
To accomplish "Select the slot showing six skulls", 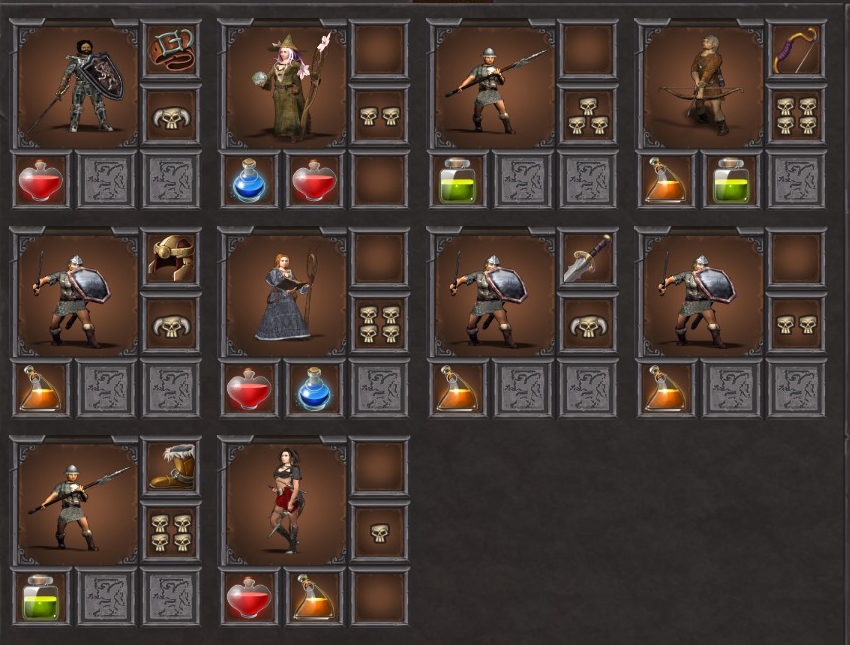I will pyautogui.click(x=379, y=324).
